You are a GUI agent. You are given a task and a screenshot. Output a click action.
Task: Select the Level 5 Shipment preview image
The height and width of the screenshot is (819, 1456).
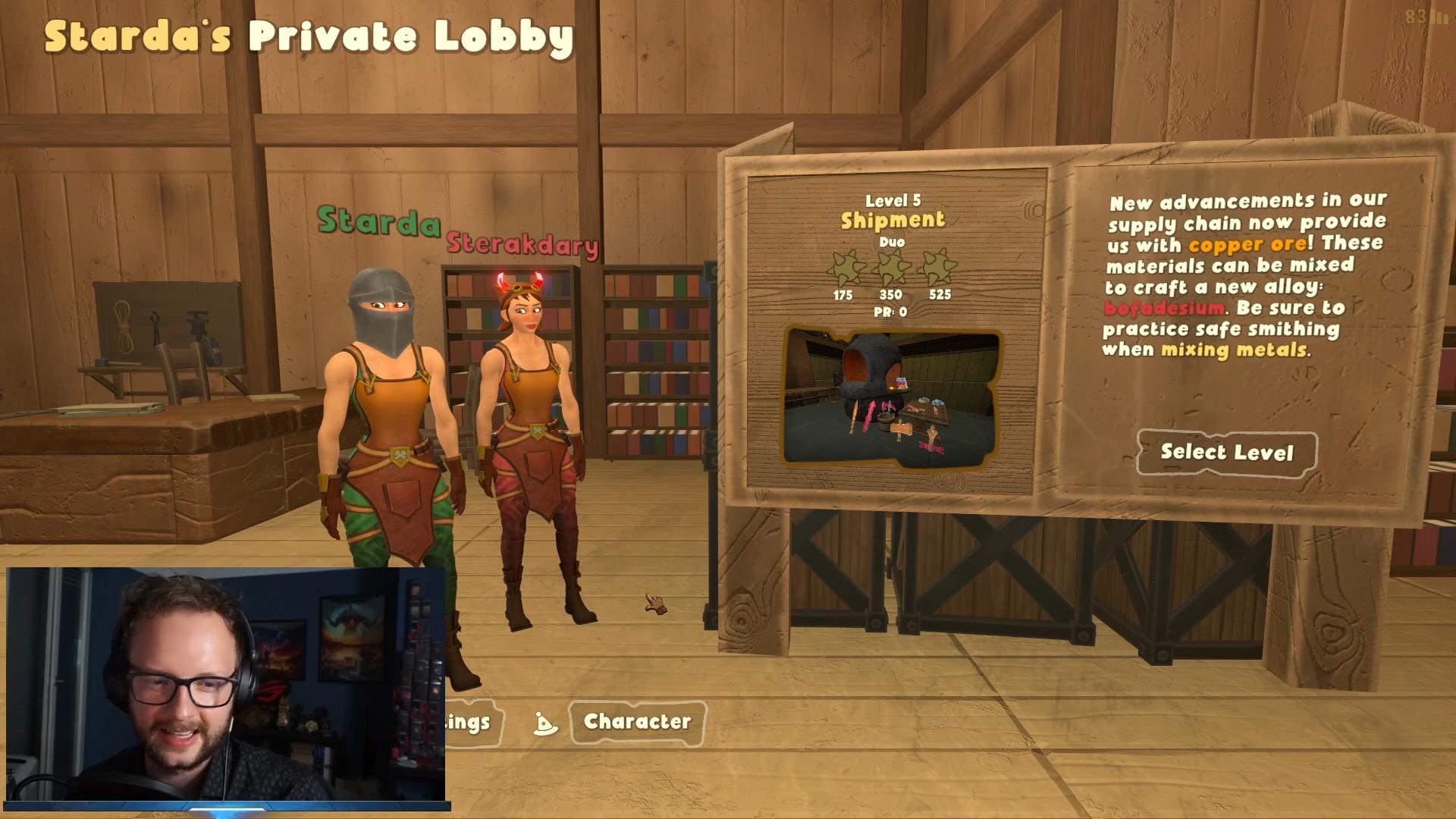891,397
